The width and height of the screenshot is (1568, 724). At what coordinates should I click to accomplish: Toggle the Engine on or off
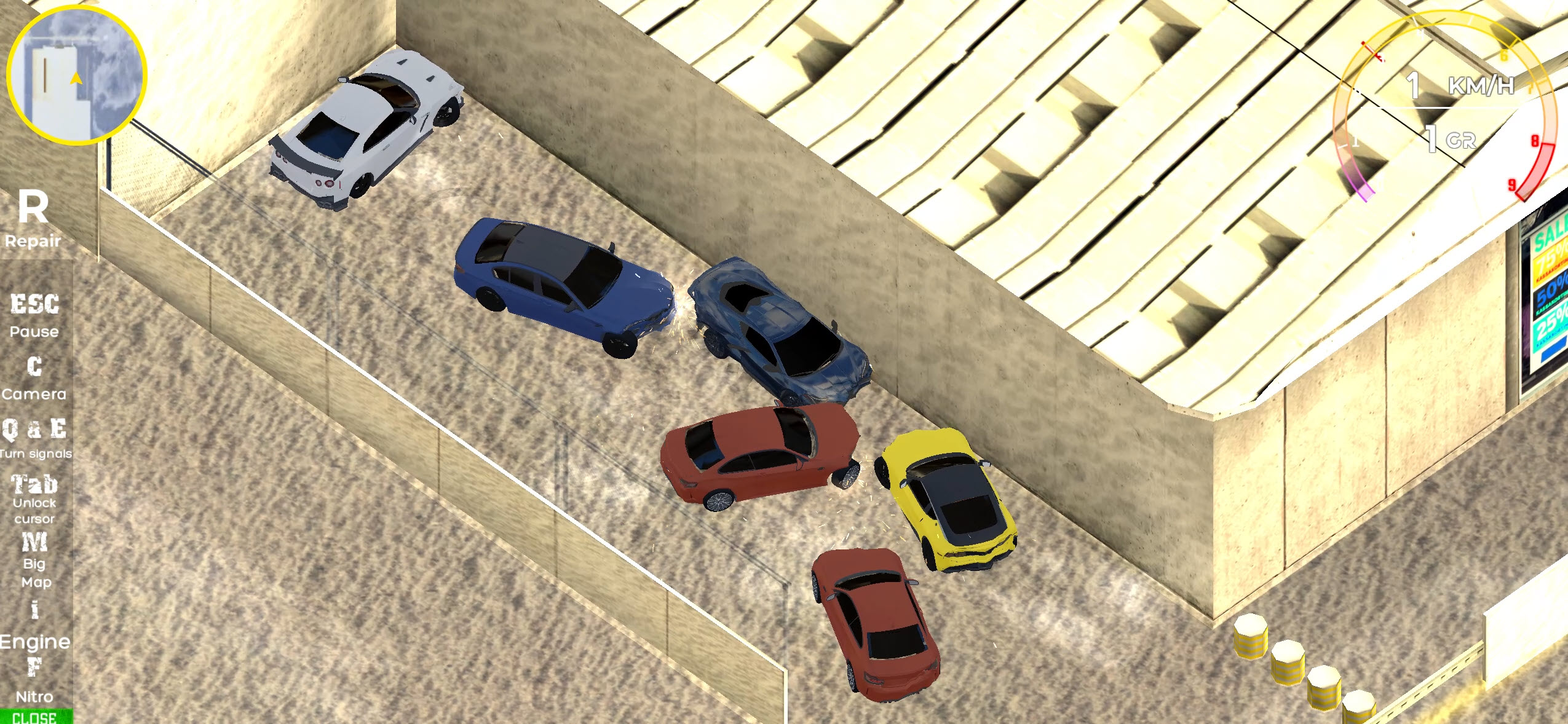click(35, 624)
